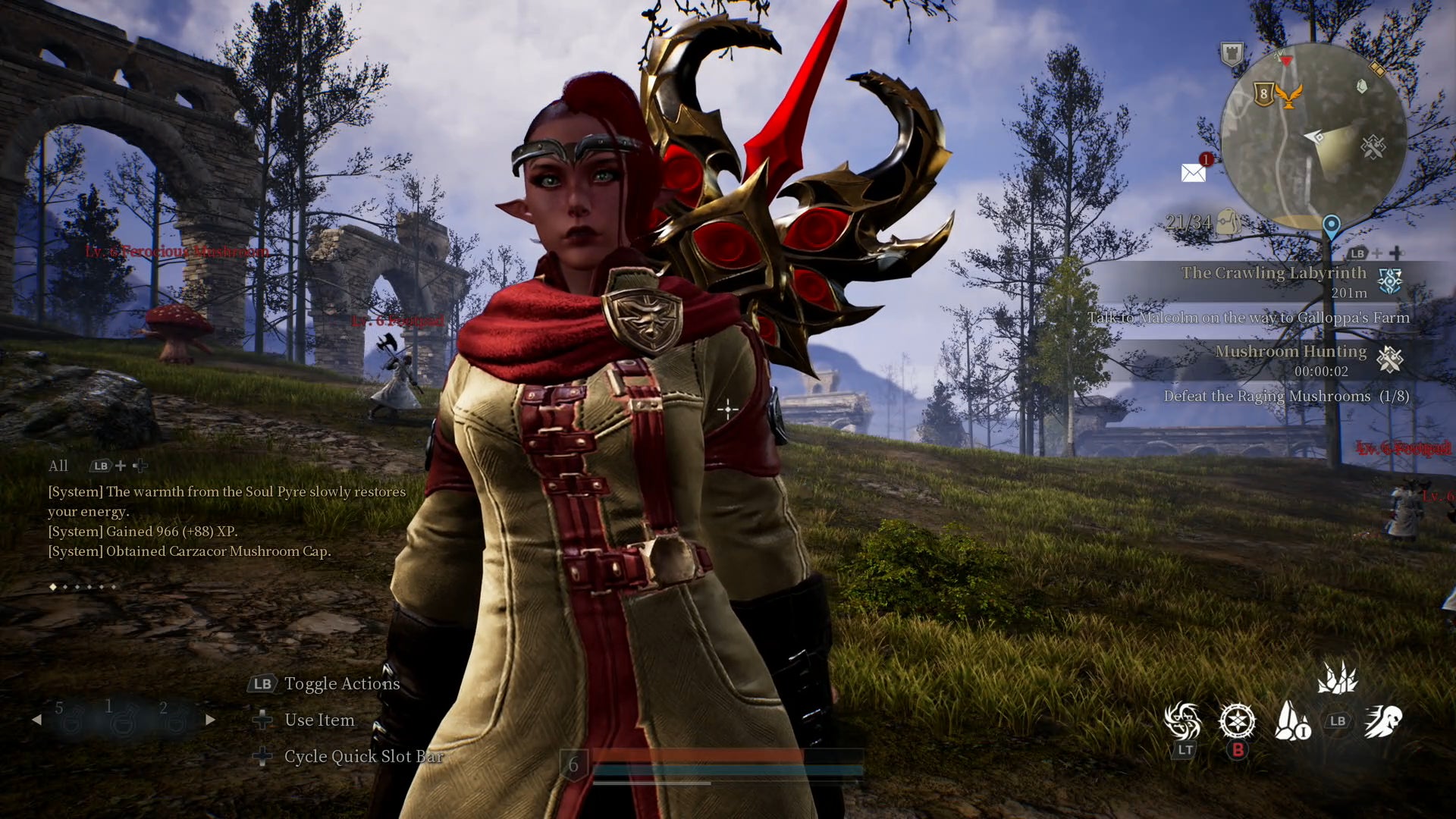Image resolution: width=1456 pixels, height=819 pixels.
Task: Click the circular minimap
Action: (1313, 136)
